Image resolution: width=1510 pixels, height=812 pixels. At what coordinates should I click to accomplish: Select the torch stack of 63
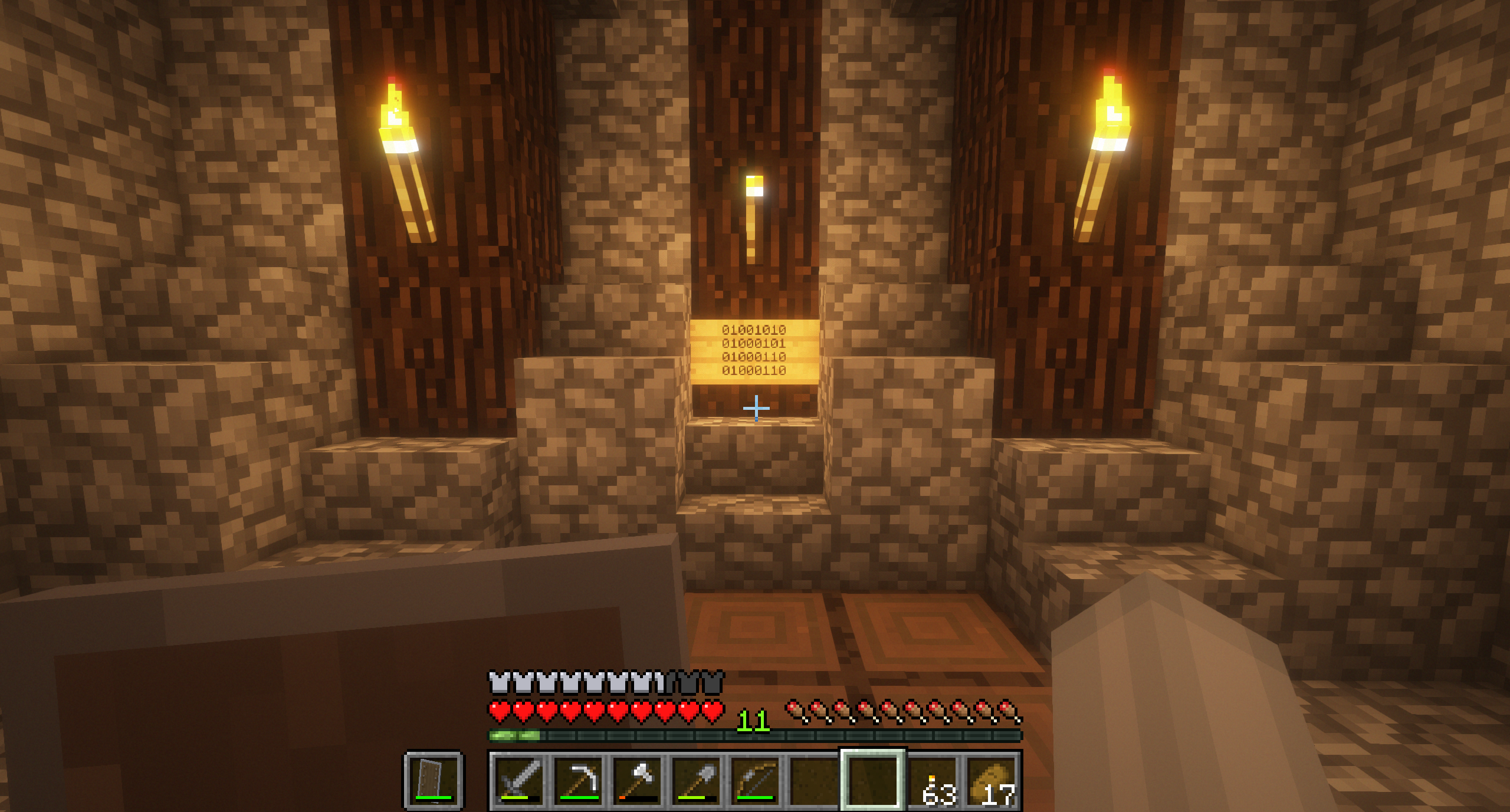[x=934, y=780]
